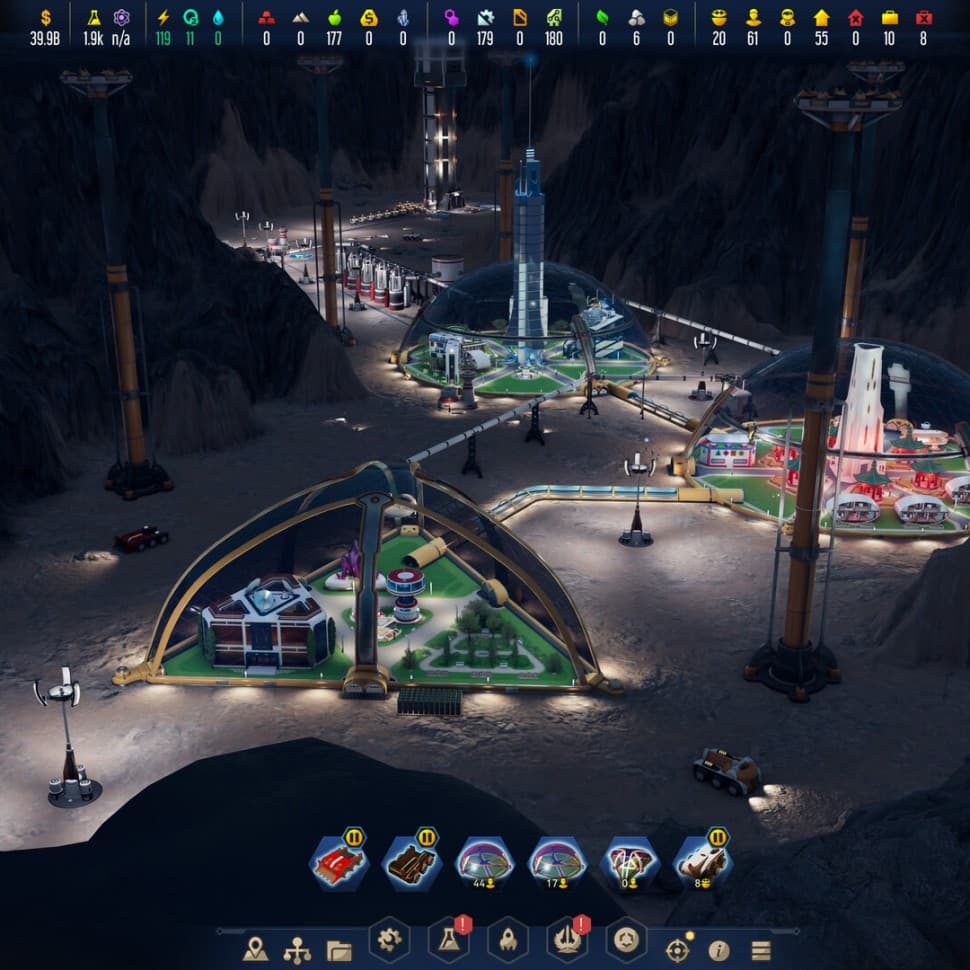970x970 pixels.
Task: Open the main menu three-bar icon
Action: click(x=761, y=950)
